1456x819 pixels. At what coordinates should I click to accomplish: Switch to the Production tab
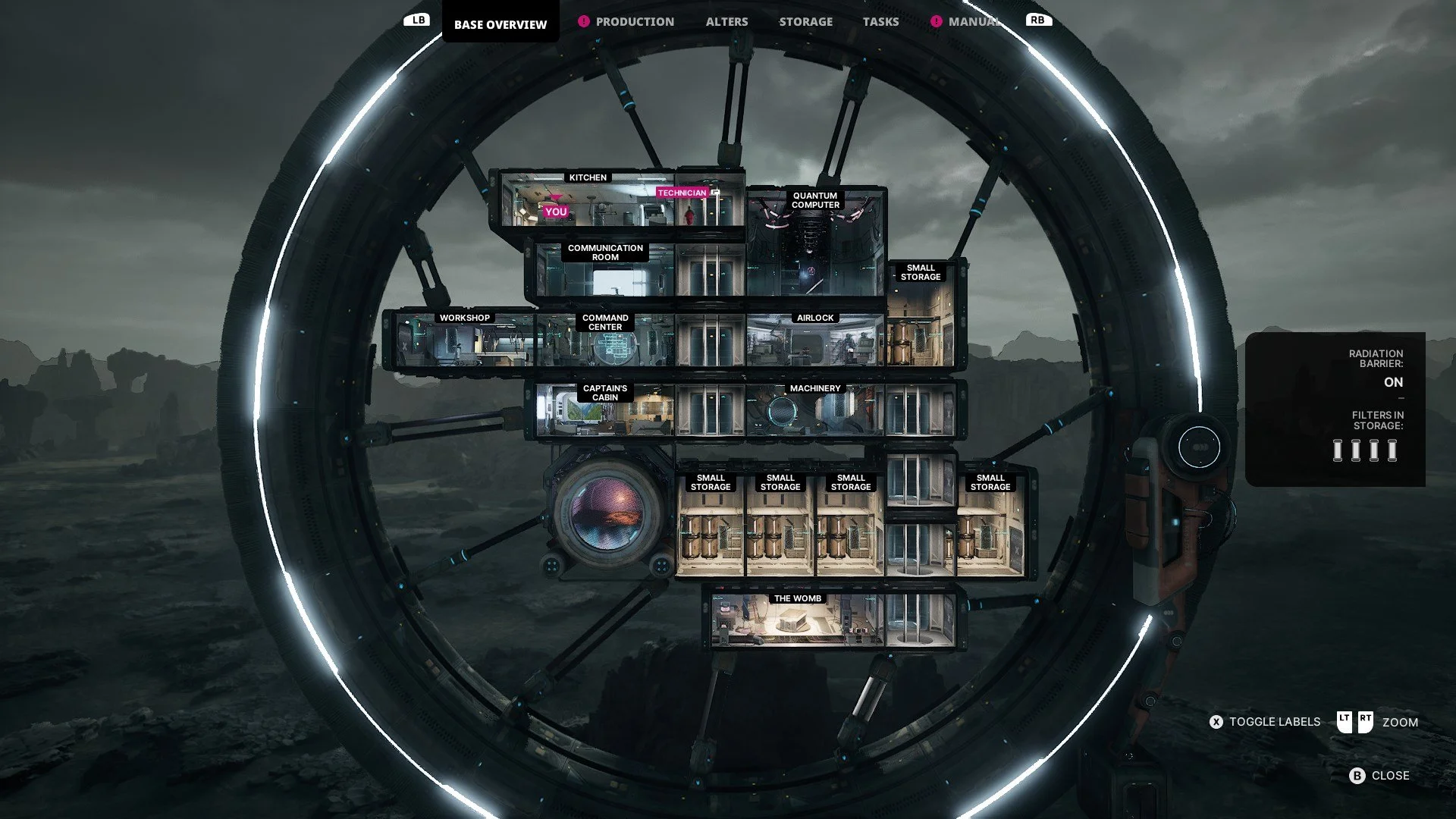(x=634, y=22)
